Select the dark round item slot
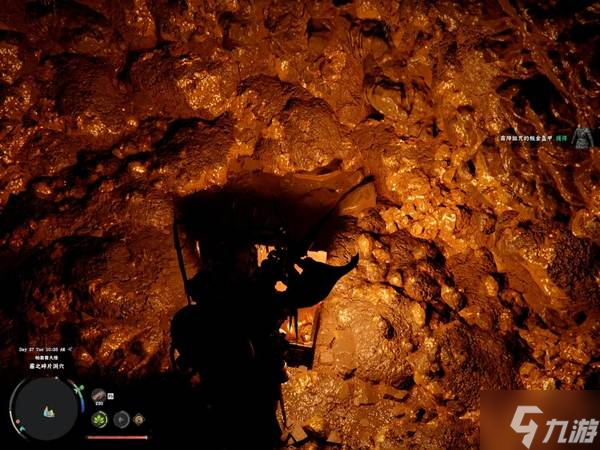Screen dimensions: 600x450 [123, 421]
